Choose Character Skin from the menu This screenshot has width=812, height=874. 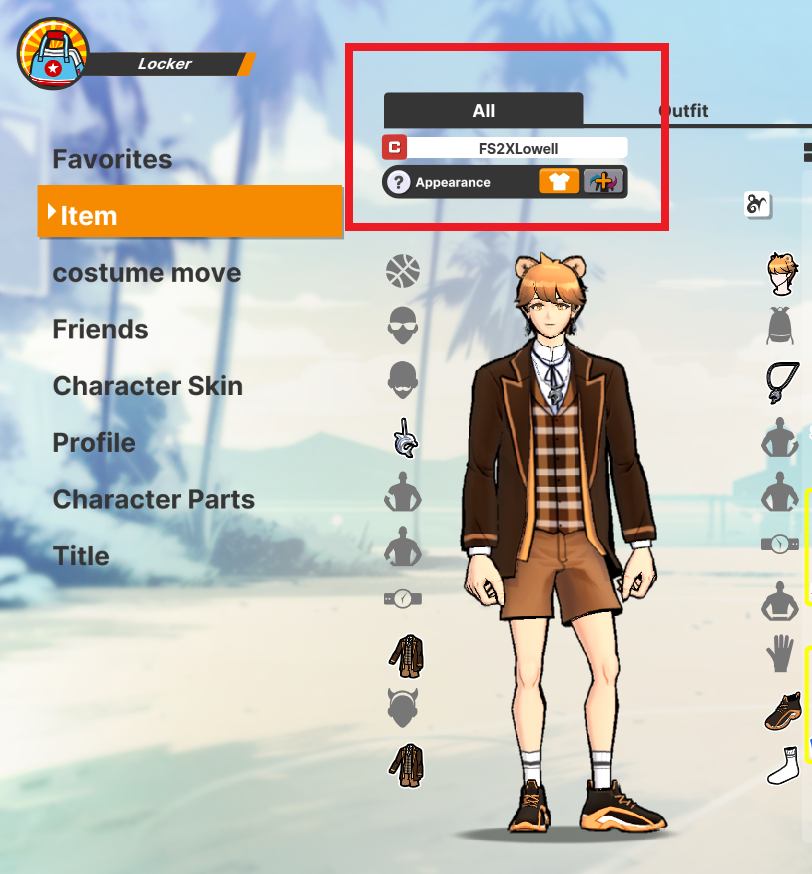(147, 386)
